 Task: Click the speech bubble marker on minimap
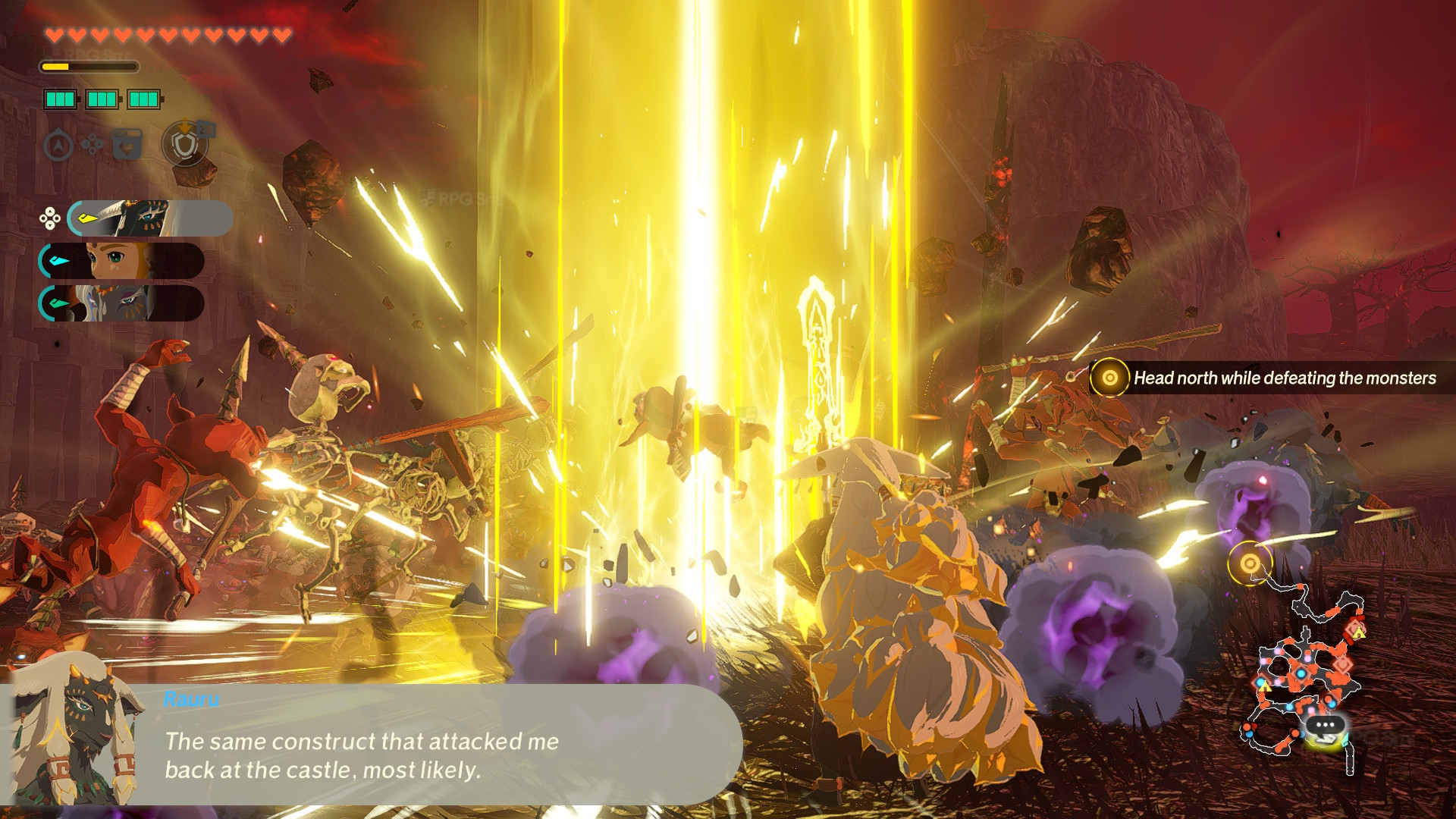[1325, 726]
